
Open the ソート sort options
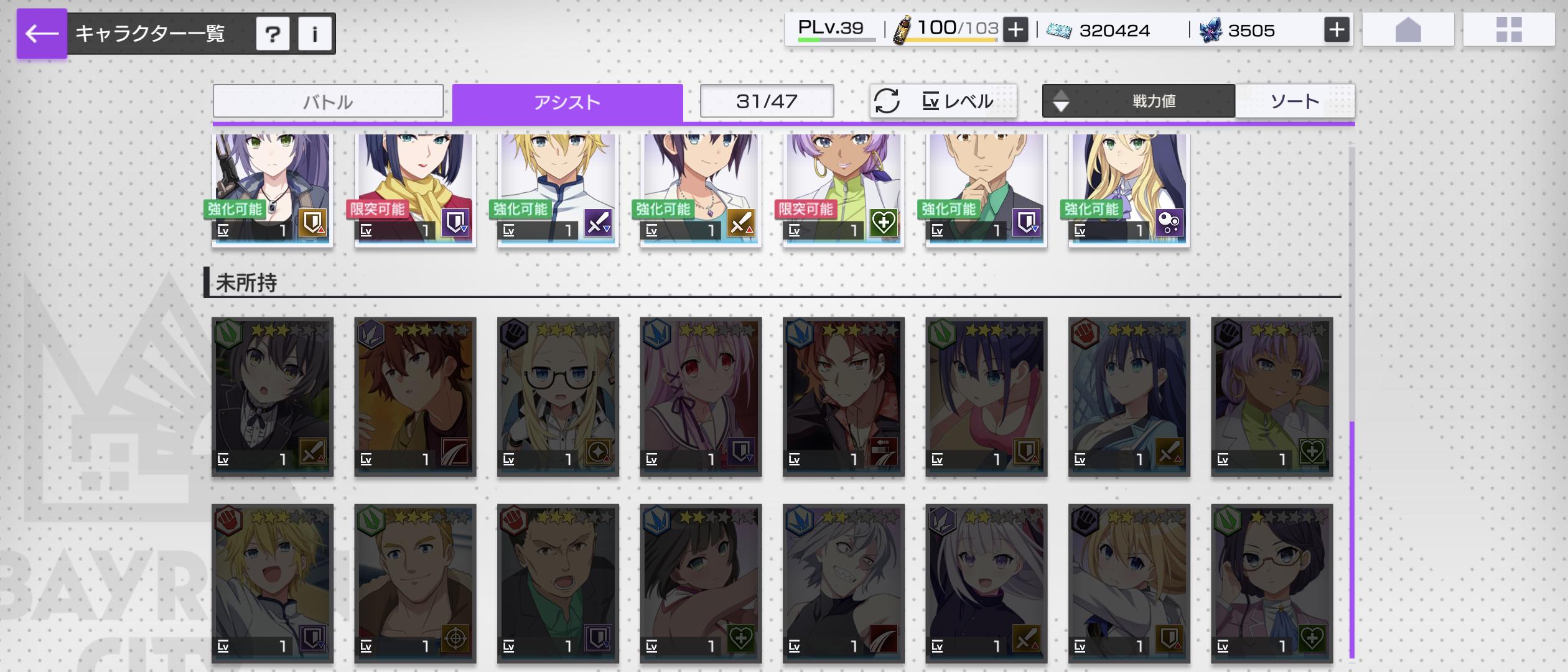pos(1294,101)
